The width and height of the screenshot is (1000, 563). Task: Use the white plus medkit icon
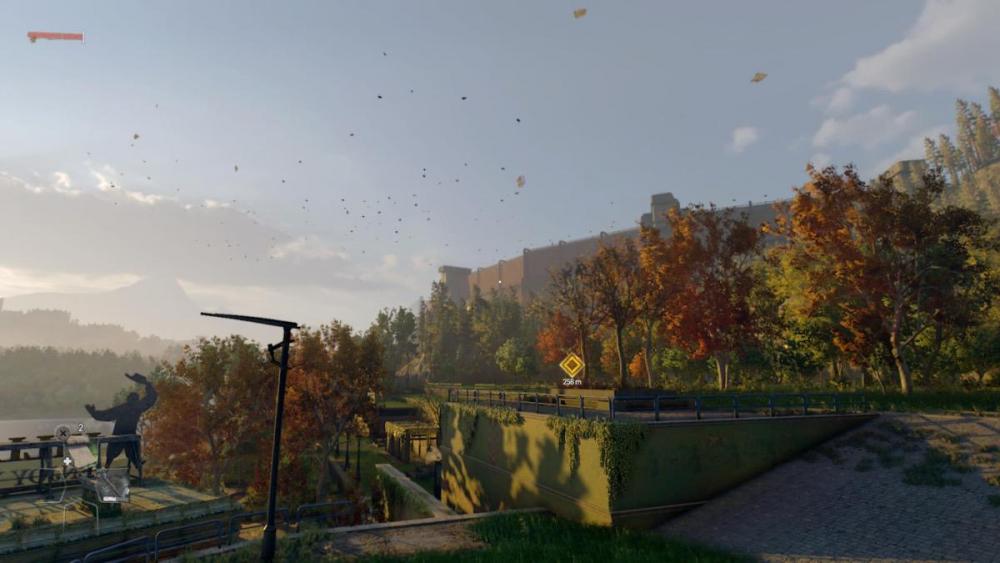click(68, 462)
